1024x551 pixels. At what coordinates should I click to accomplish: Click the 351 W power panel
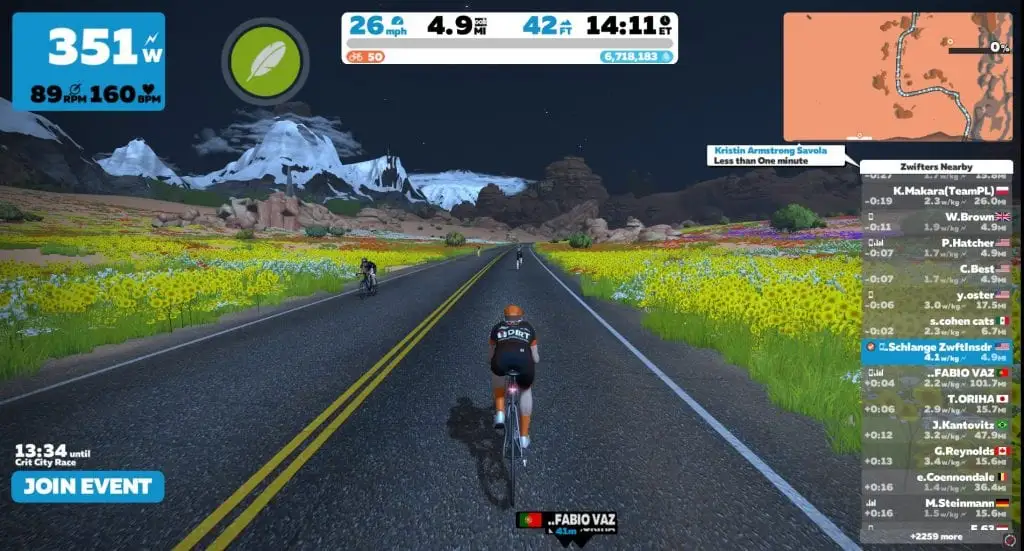[90, 62]
